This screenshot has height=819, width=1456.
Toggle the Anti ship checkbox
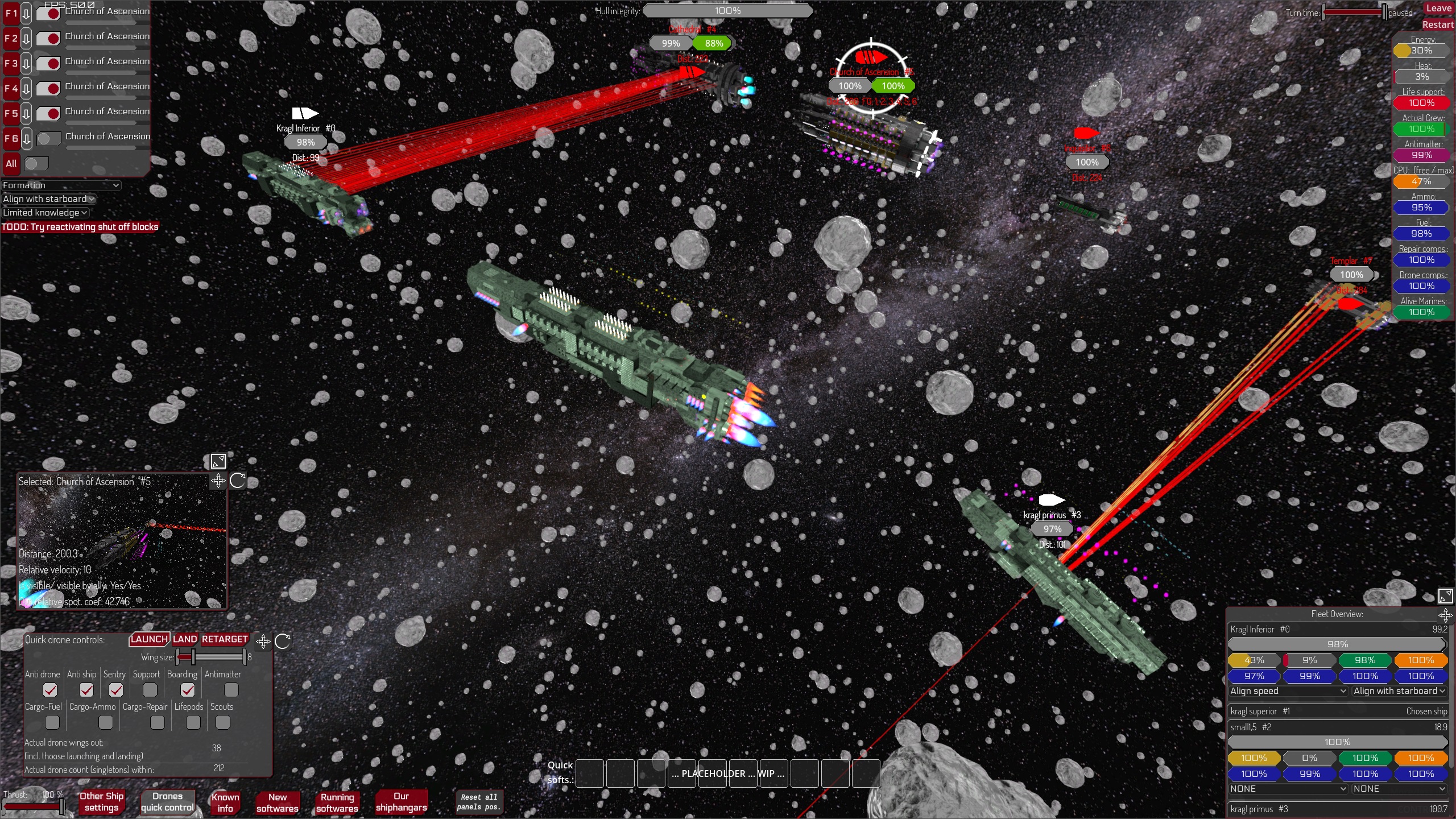pos(86,690)
